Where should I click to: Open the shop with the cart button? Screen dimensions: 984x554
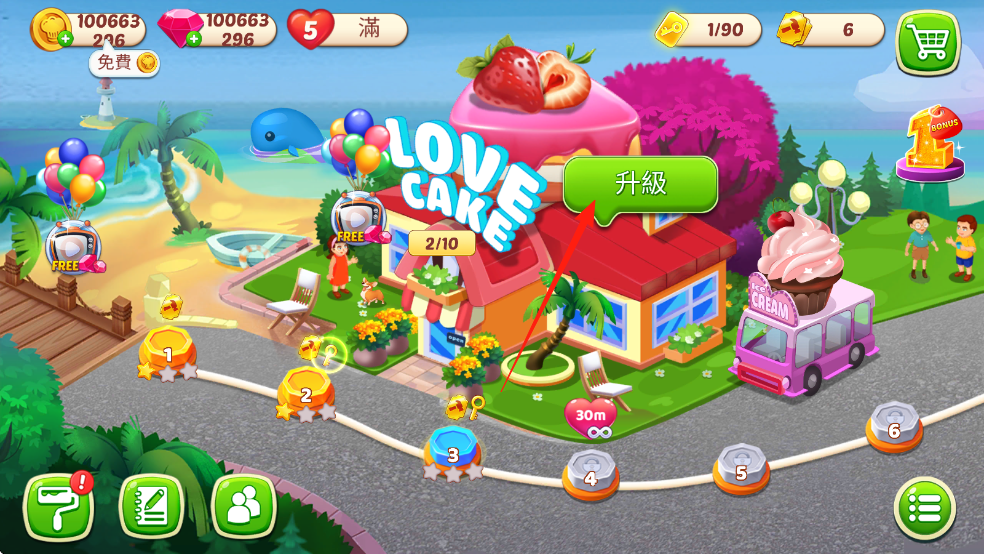click(x=927, y=42)
